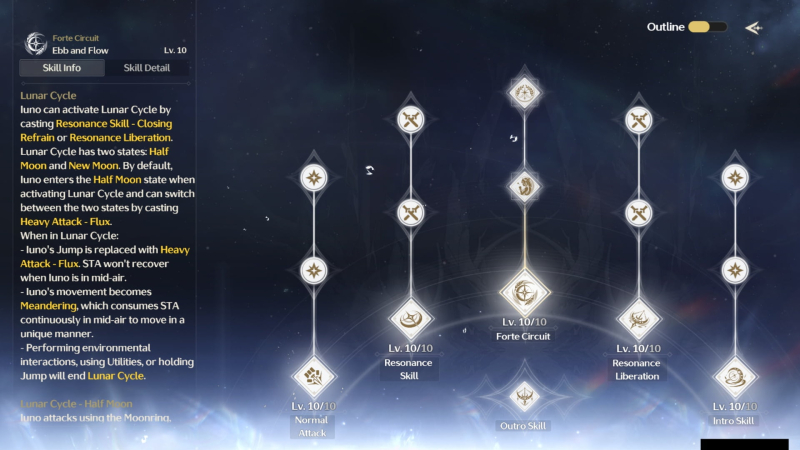The image size is (800, 450).
Task: Click the Ebb and Flow Forte Circuit icon
Action: [37, 43]
